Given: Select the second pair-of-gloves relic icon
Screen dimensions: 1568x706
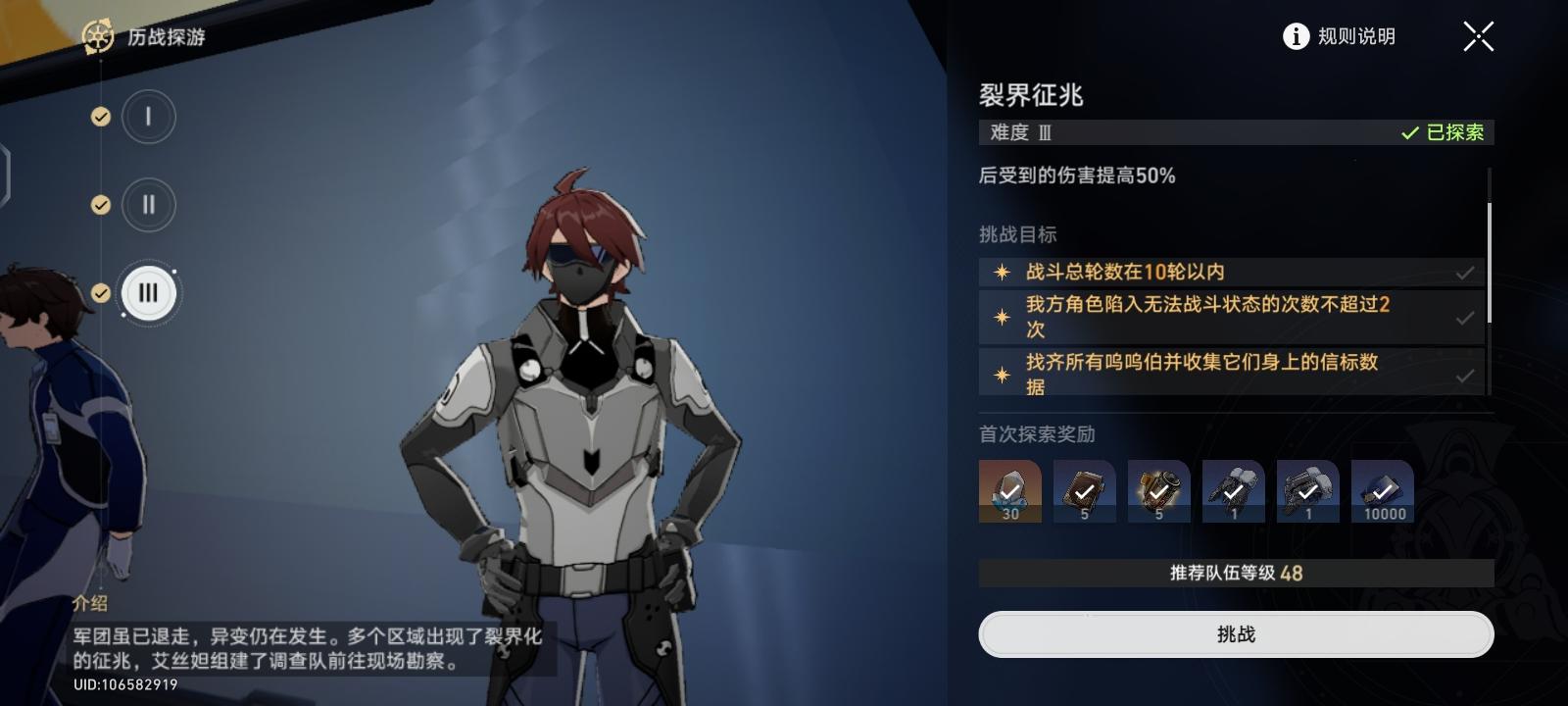Looking at the screenshot, I should [1307, 490].
